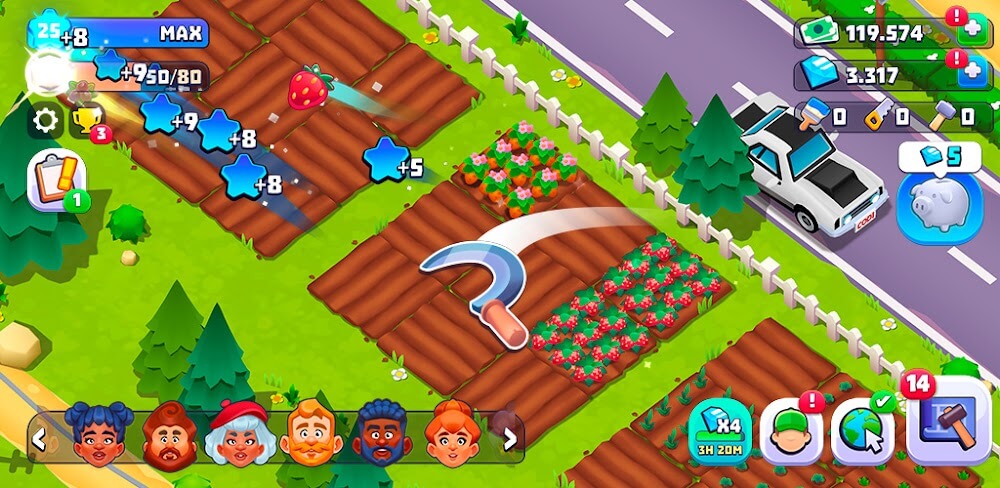Open the trophy achievements

tap(86, 121)
